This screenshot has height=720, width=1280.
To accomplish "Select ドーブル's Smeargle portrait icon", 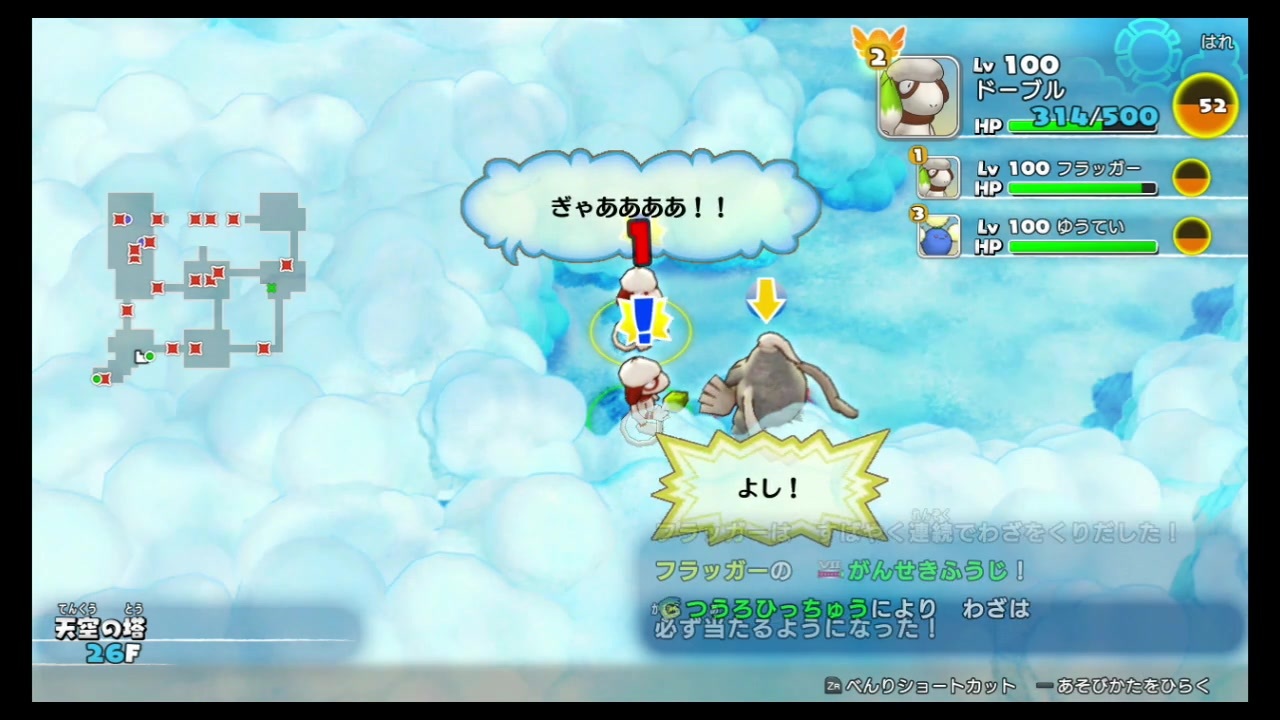I will pyautogui.click(x=917, y=95).
